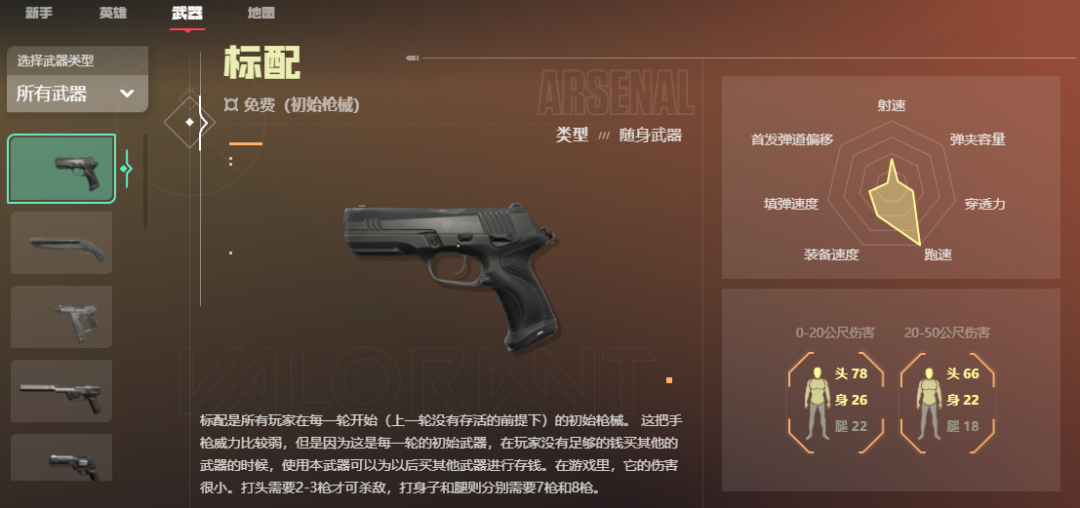The image size is (1080, 508).
Task: Choose the Sheriff revolver thumbnail
Action: coord(62,463)
